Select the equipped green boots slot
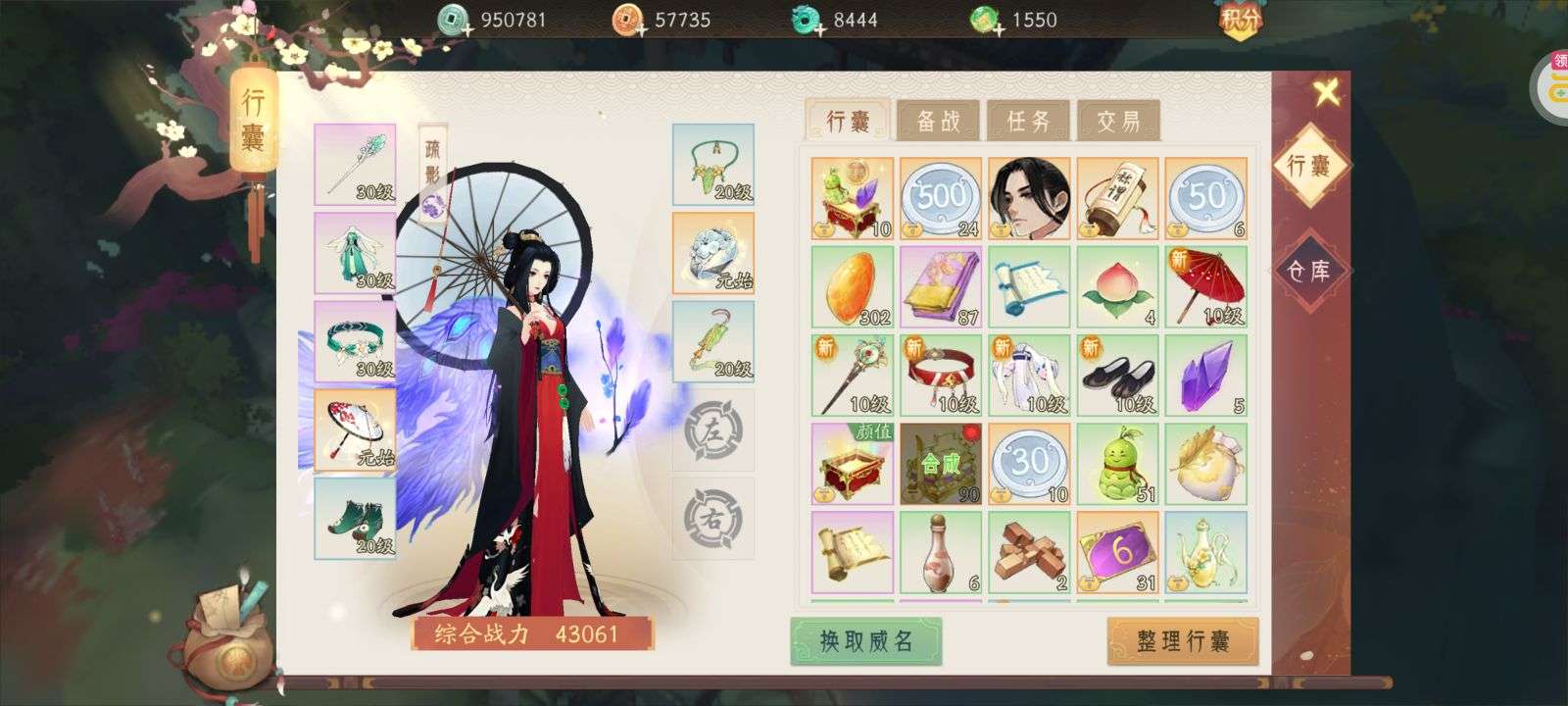This screenshot has height=706, width=1568. (x=355, y=518)
